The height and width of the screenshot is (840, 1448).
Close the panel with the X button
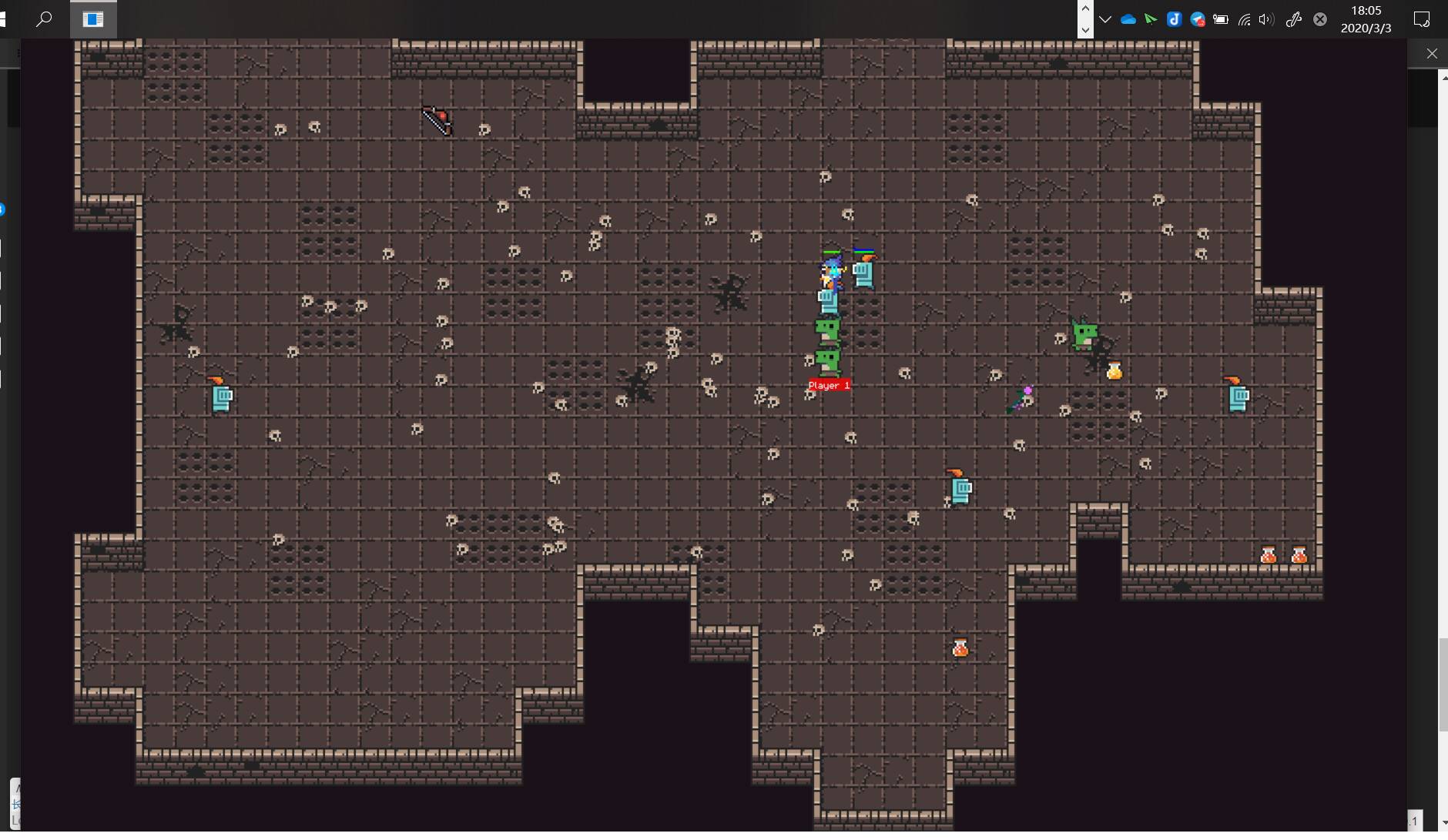coord(1431,53)
